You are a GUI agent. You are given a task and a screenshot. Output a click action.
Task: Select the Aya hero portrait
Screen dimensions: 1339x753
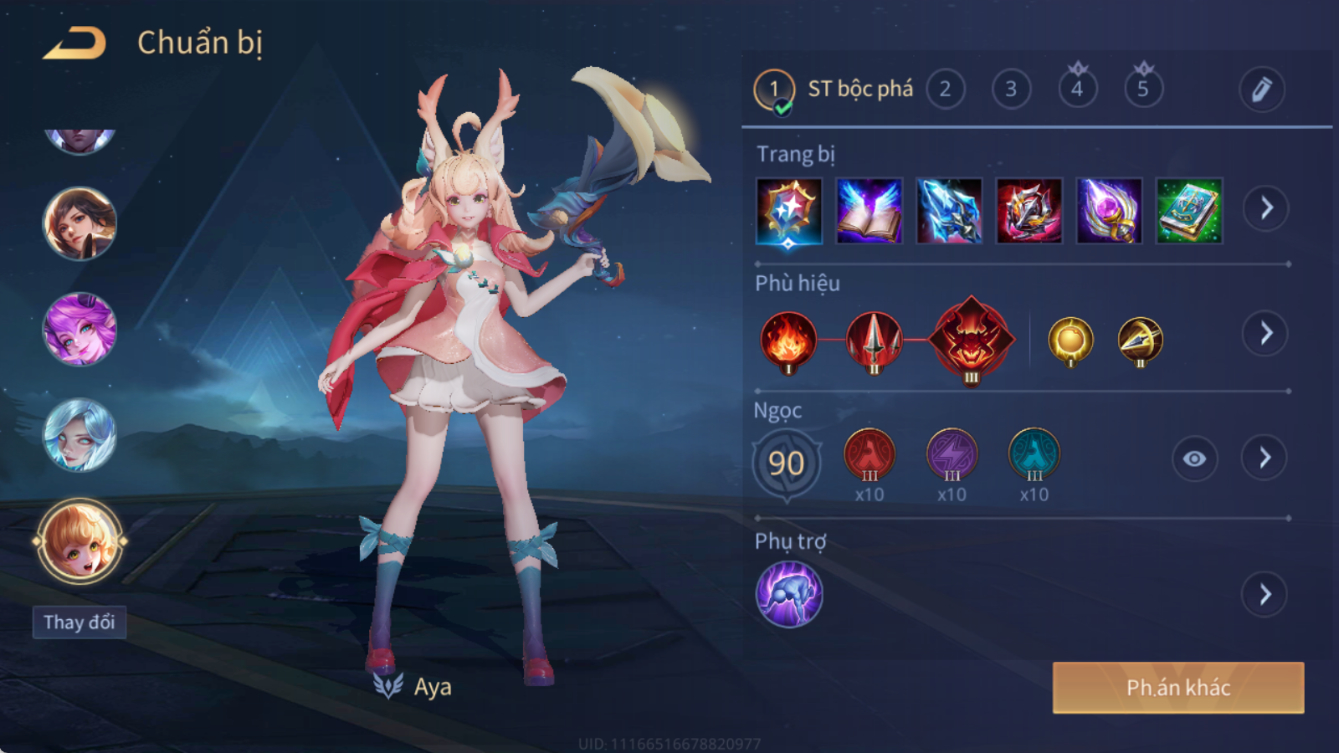click(x=80, y=541)
